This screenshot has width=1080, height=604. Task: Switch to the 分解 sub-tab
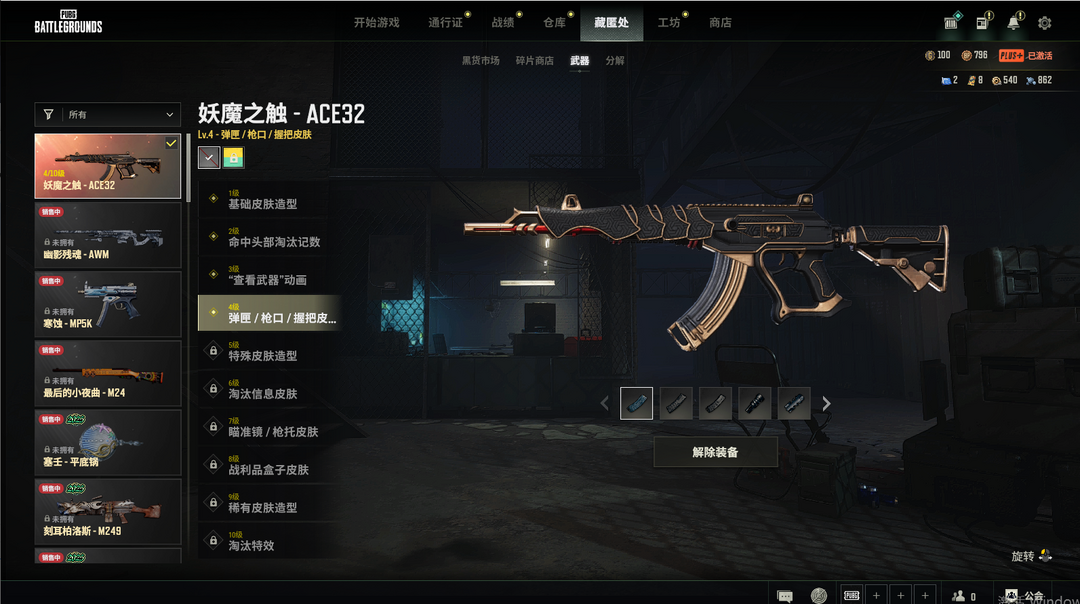click(x=615, y=61)
